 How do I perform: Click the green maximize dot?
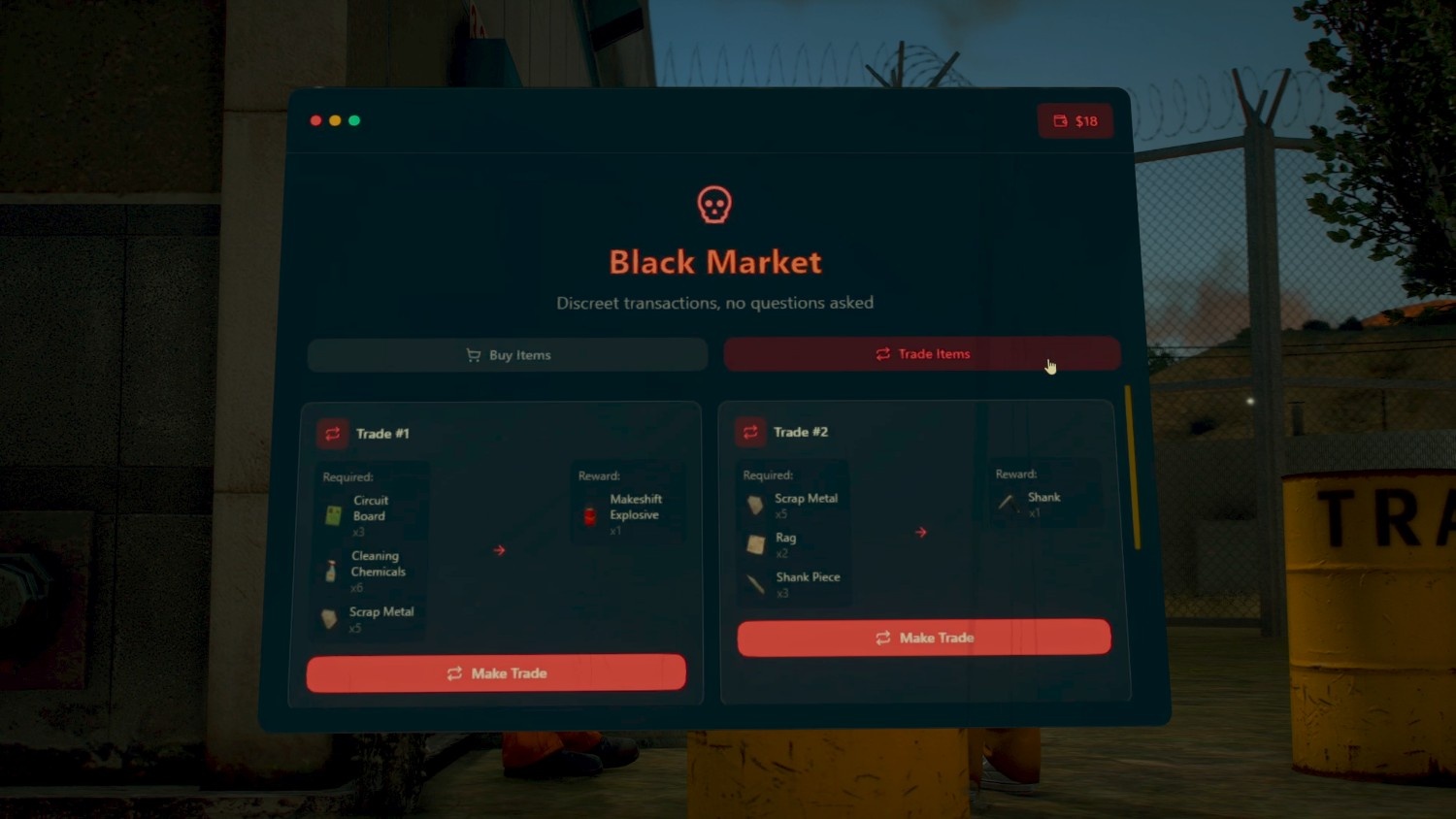coord(354,120)
